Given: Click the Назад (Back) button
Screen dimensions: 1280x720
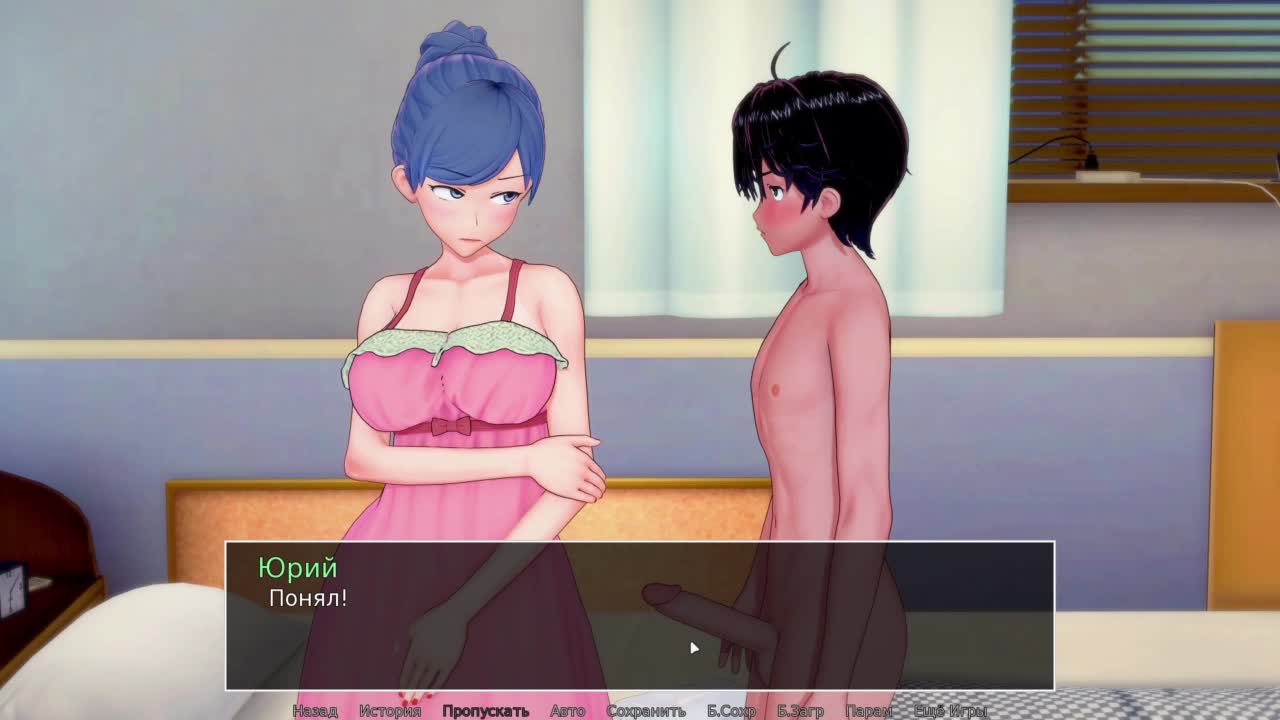Looking at the screenshot, I should pyautogui.click(x=315, y=711).
